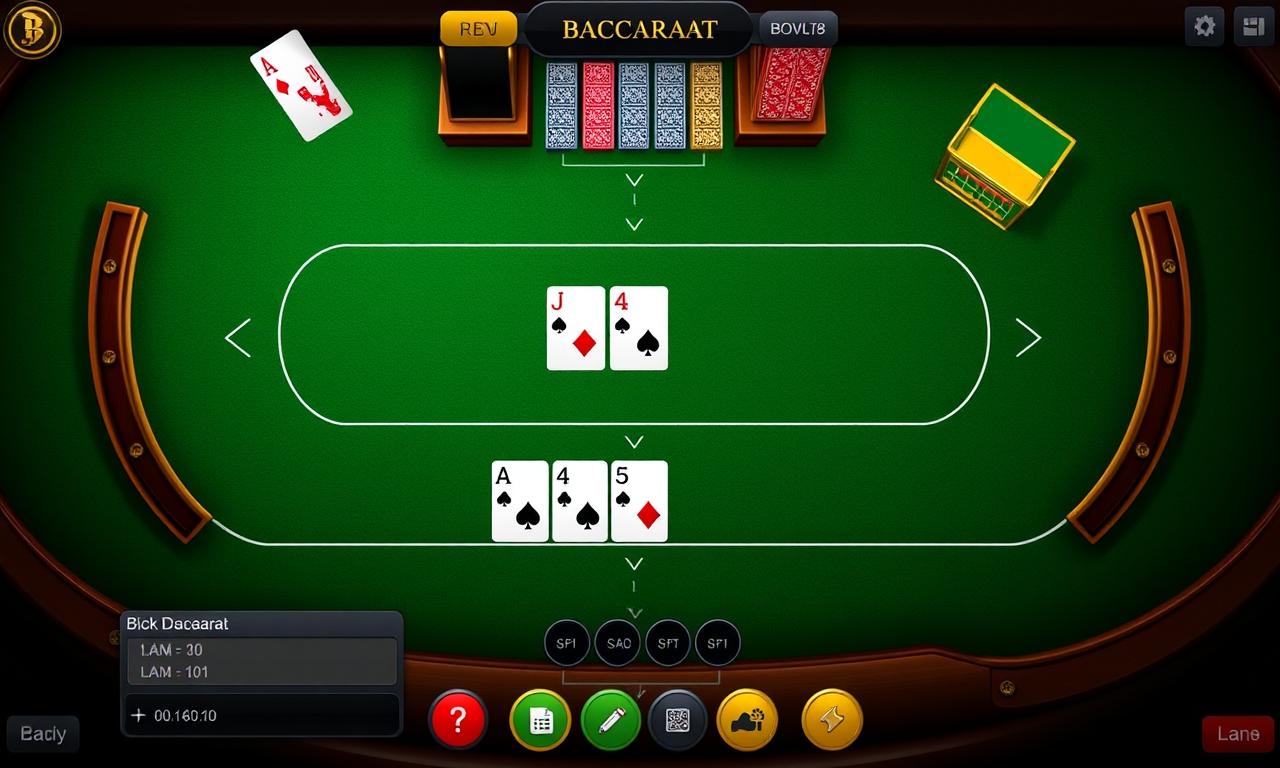Click the Bacly button
Image resolution: width=1280 pixels, height=768 pixels.
click(43, 734)
